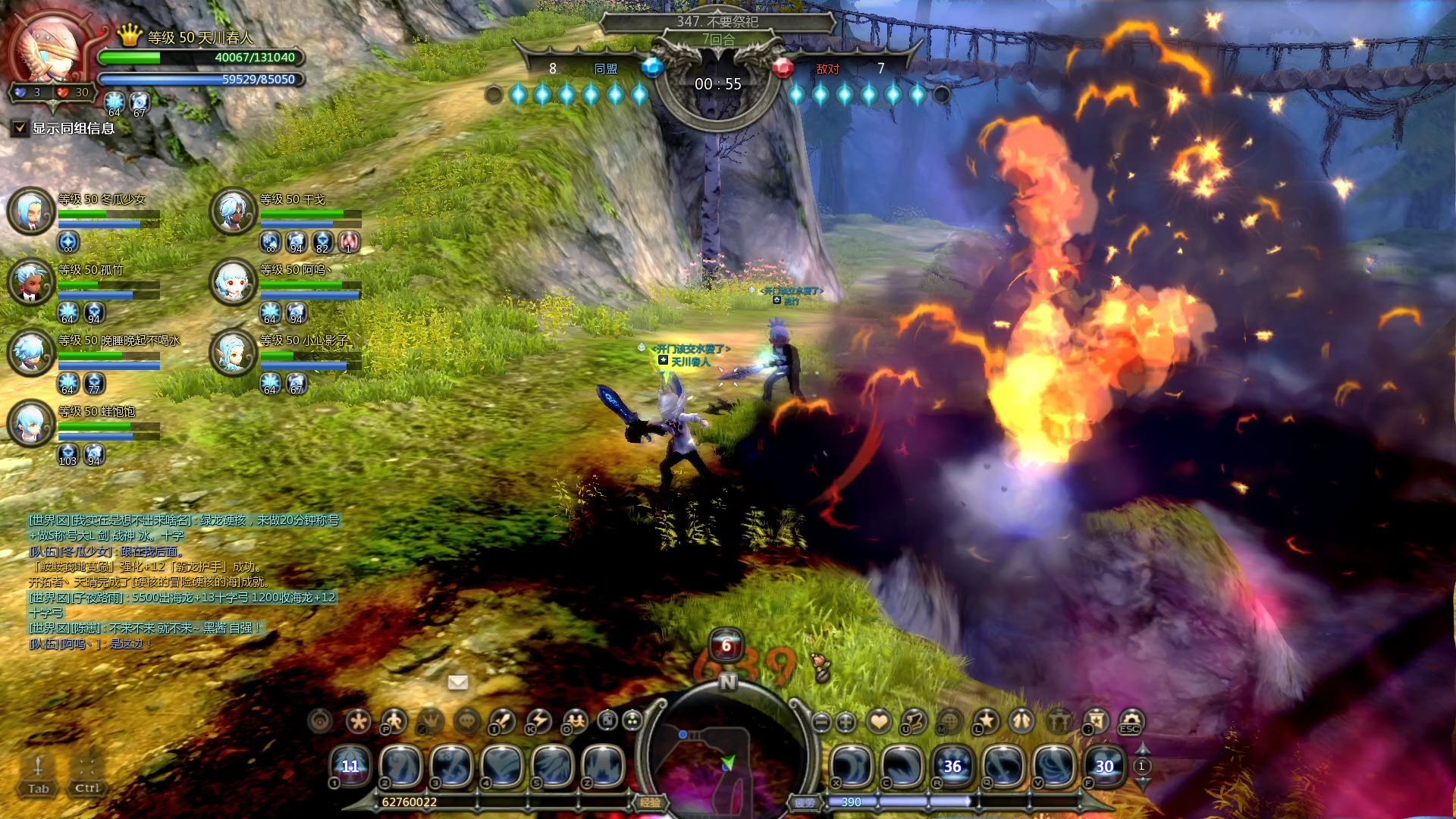This screenshot has width=1456, height=819.
Task: Open the lightning bolt skills icon
Action: pos(538,721)
